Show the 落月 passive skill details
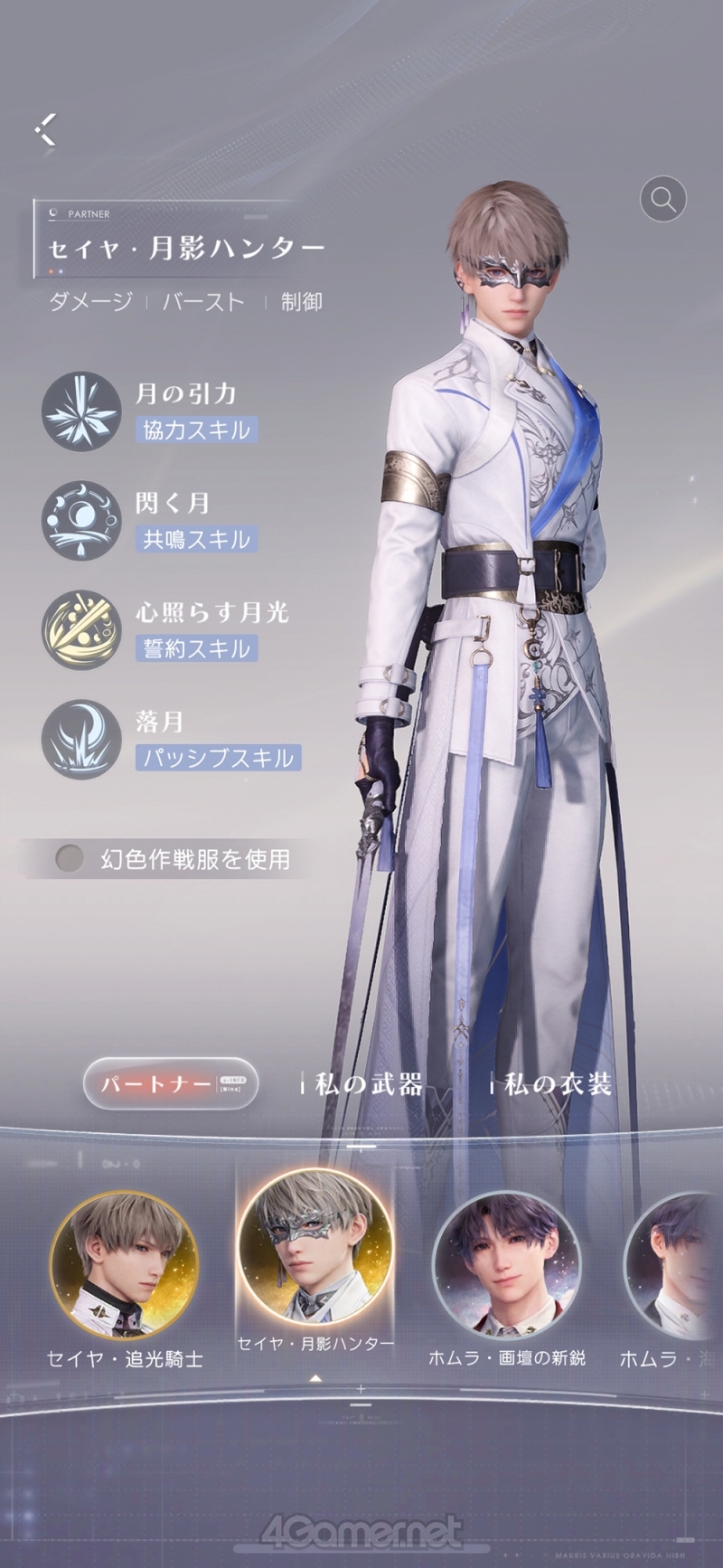The width and height of the screenshot is (723, 1568). (x=81, y=740)
